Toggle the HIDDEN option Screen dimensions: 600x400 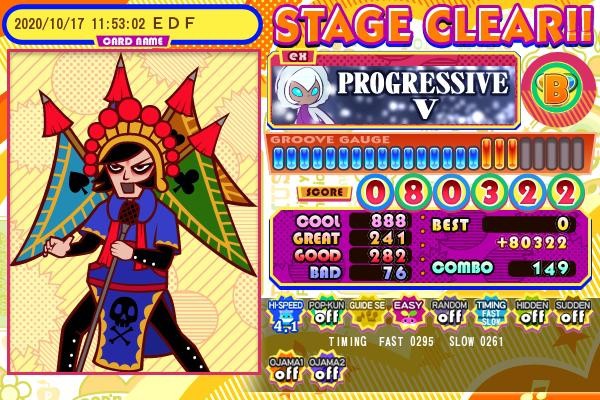pyautogui.click(x=530, y=314)
